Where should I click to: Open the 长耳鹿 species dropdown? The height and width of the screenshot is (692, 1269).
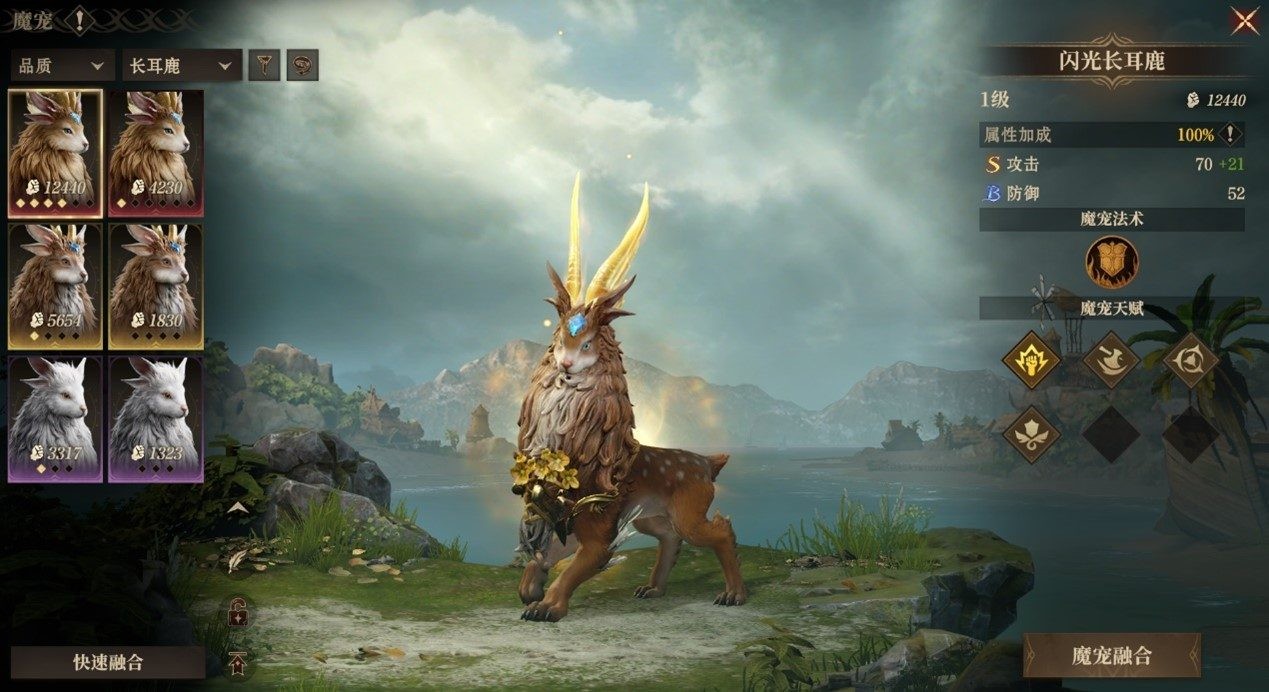tap(181, 66)
